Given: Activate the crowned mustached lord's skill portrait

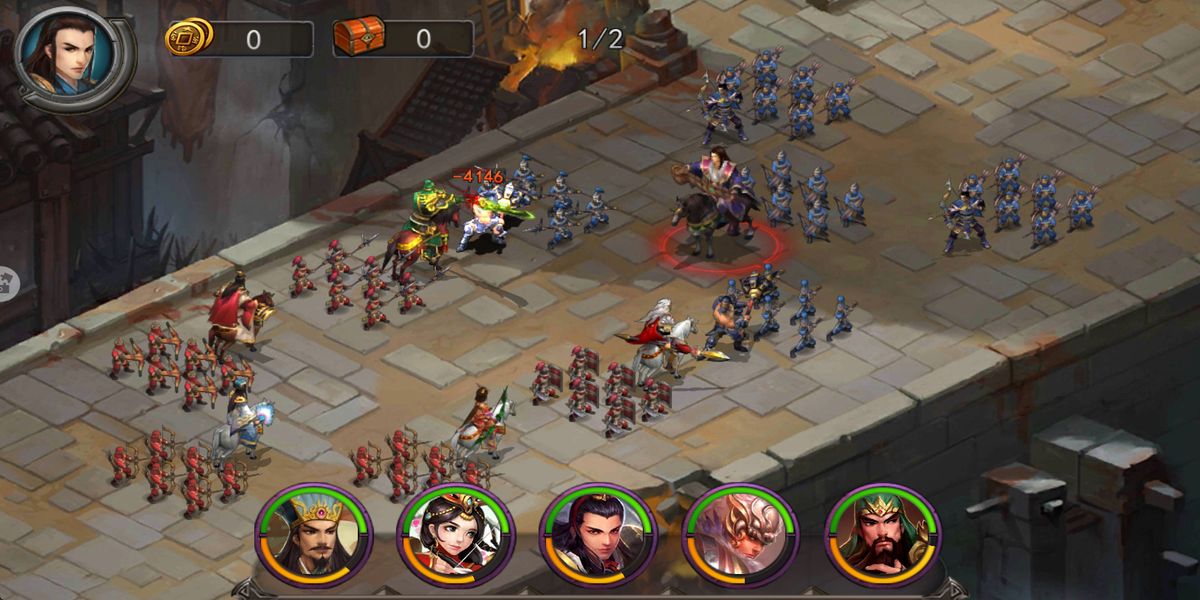Looking at the screenshot, I should click(313, 536).
